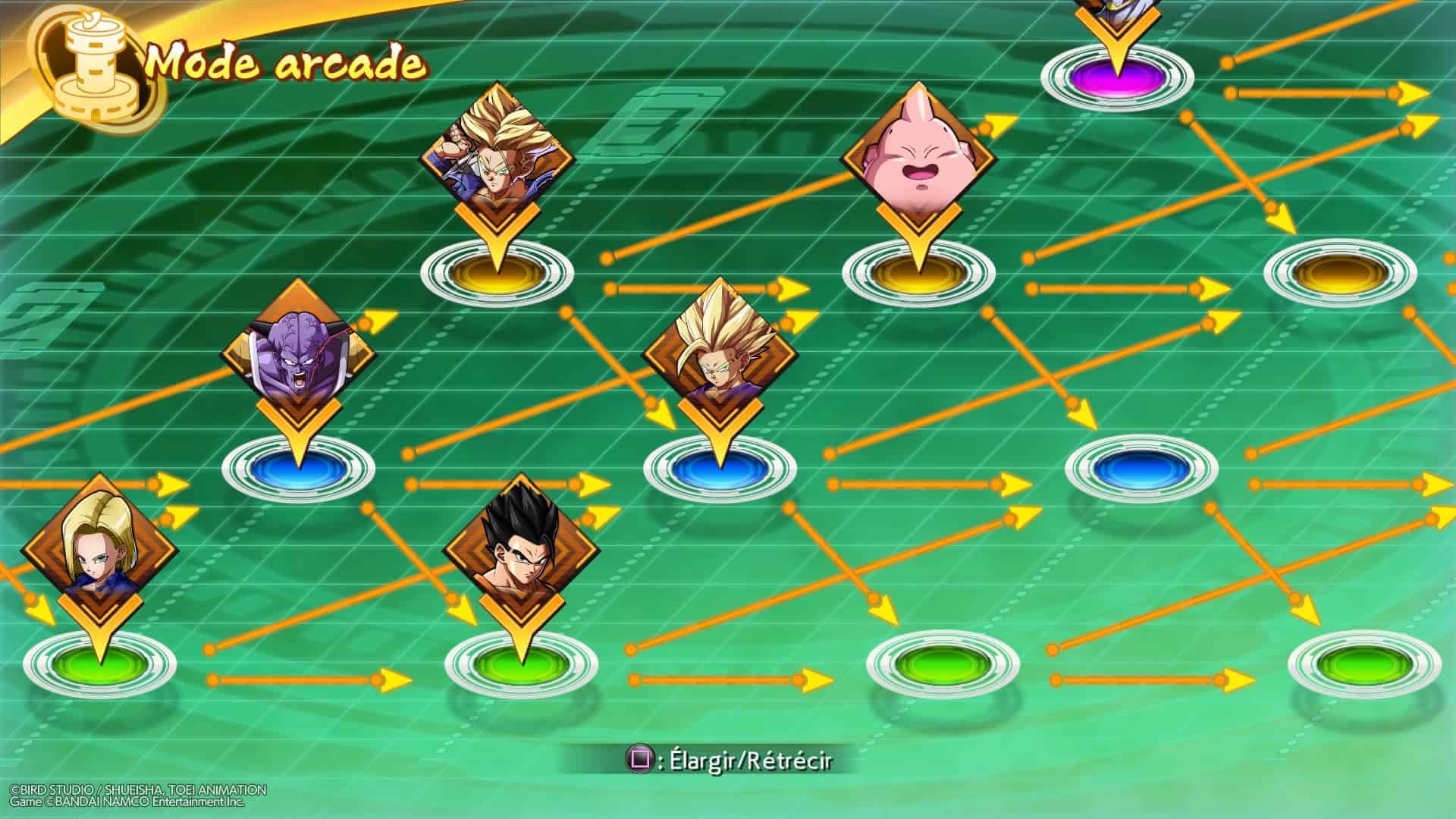The height and width of the screenshot is (819, 1456).
Task: Select the Super Saiyan teen Gohan portrait
Action: pyautogui.click(x=719, y=353)
